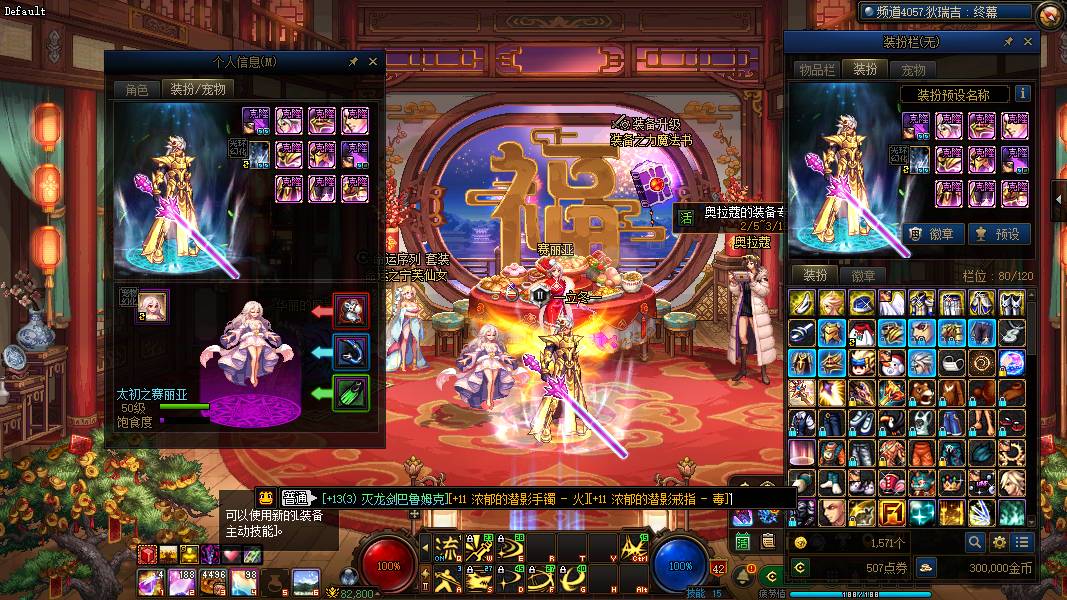Click the notification bell with red alert

pyautogui.click(x=743, y=577)
